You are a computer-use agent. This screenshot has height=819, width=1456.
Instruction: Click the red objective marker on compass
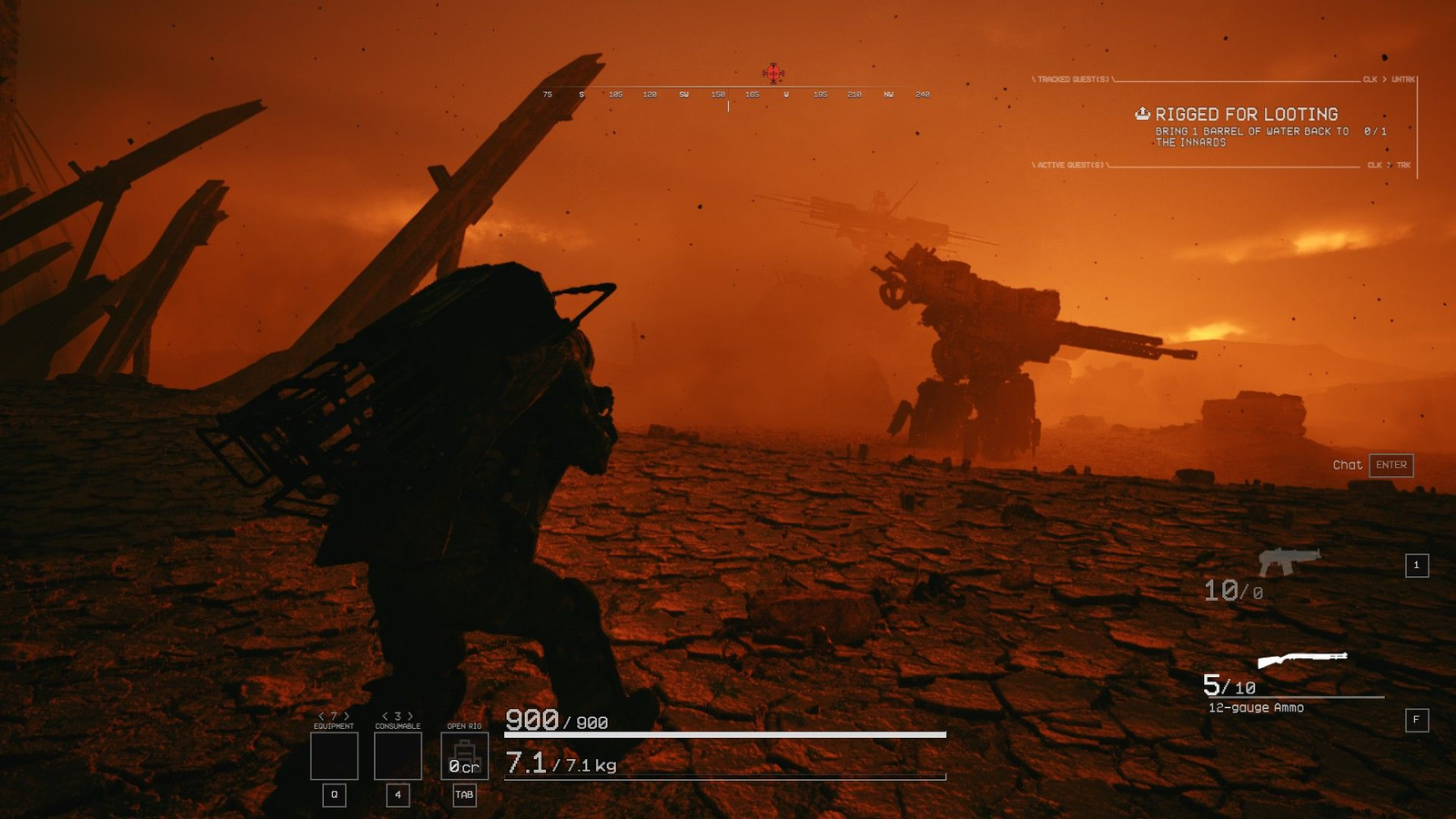click(773, 73)
